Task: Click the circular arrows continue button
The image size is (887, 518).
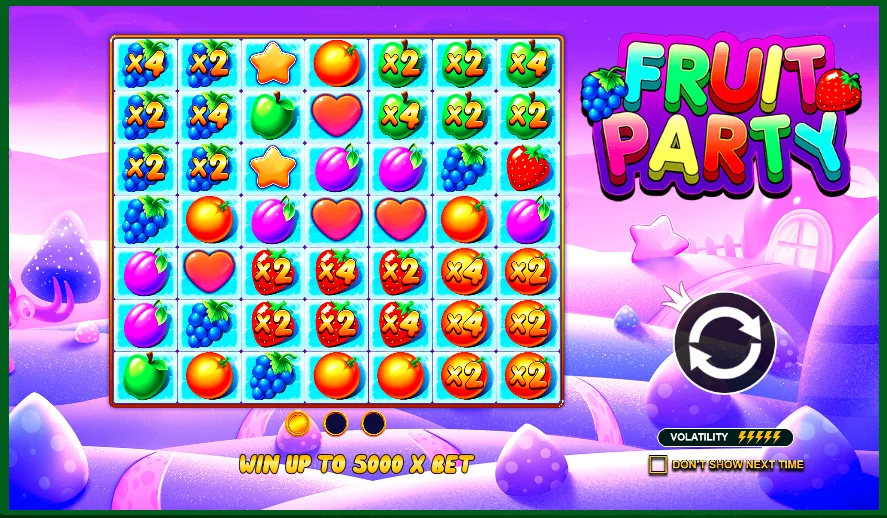Action: [724, 342]
